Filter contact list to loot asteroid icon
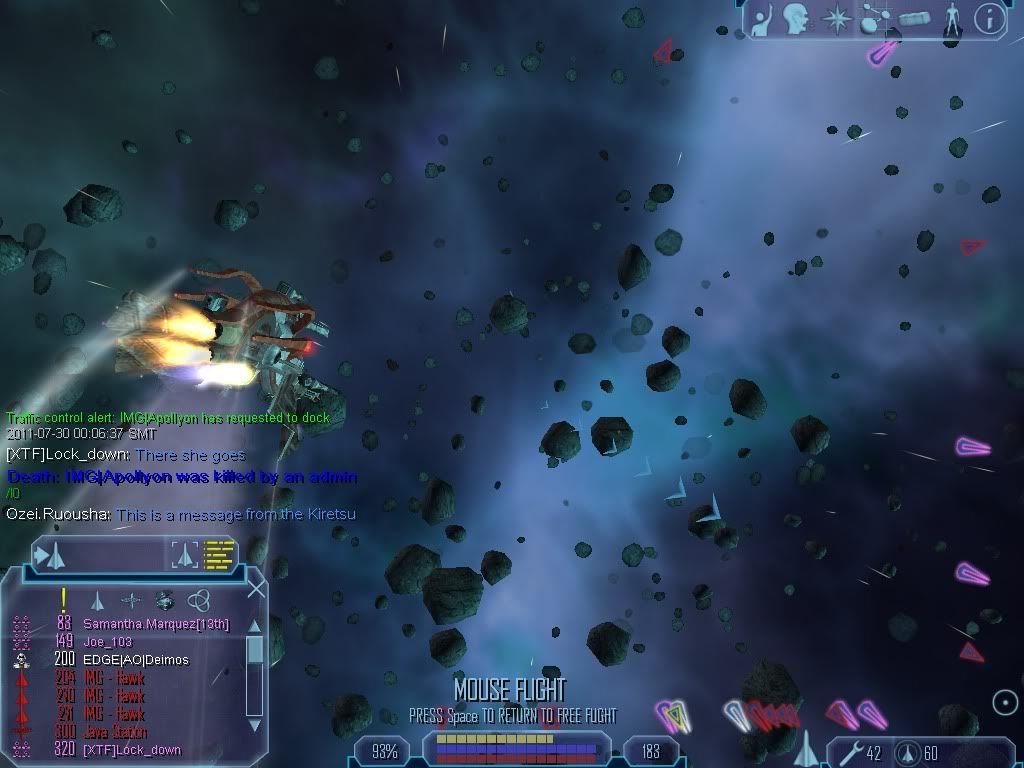The image size is (1024, 768). (165, 600)
